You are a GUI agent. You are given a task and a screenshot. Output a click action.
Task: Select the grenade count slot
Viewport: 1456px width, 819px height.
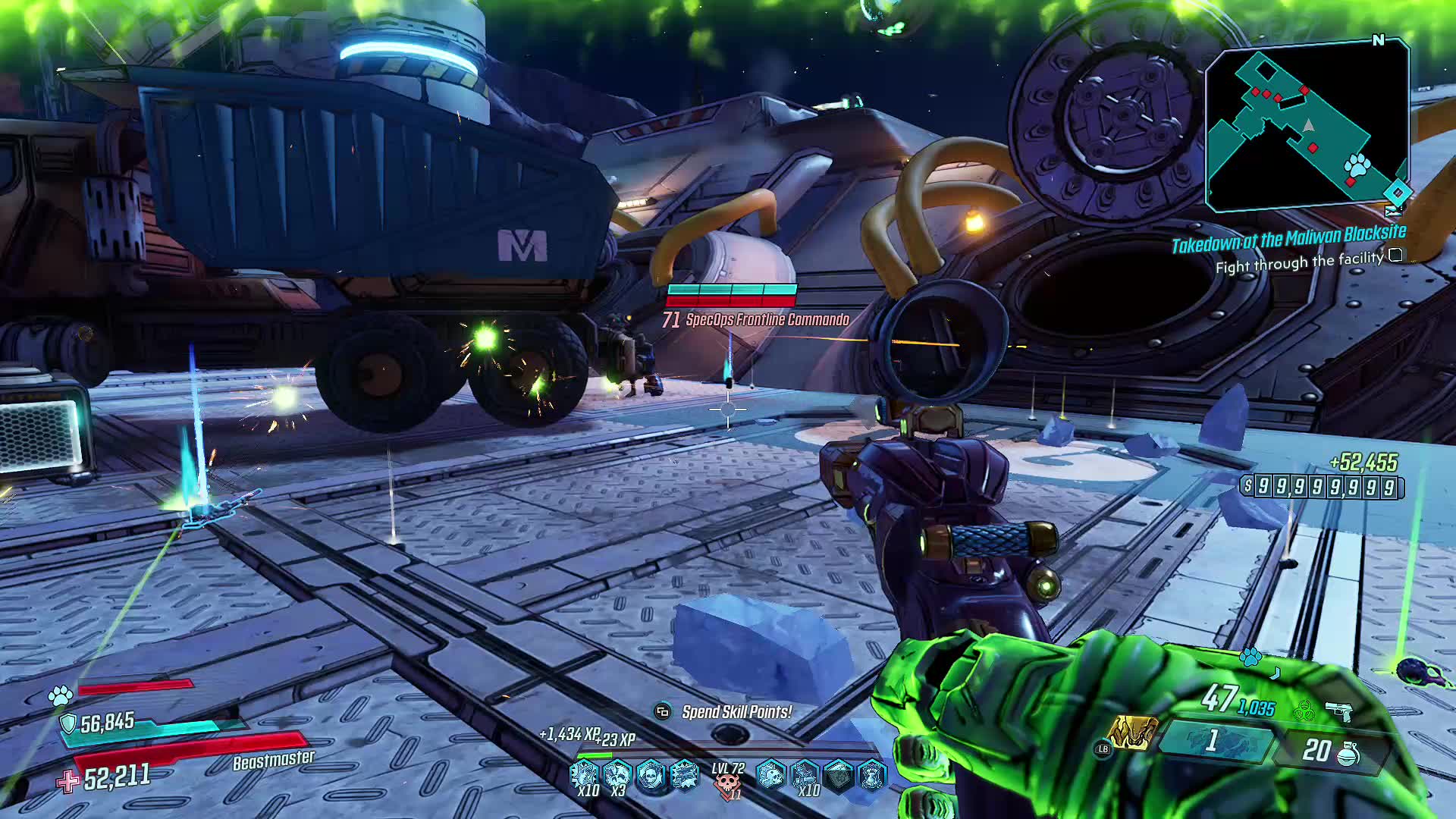(x=1330, y=751)
